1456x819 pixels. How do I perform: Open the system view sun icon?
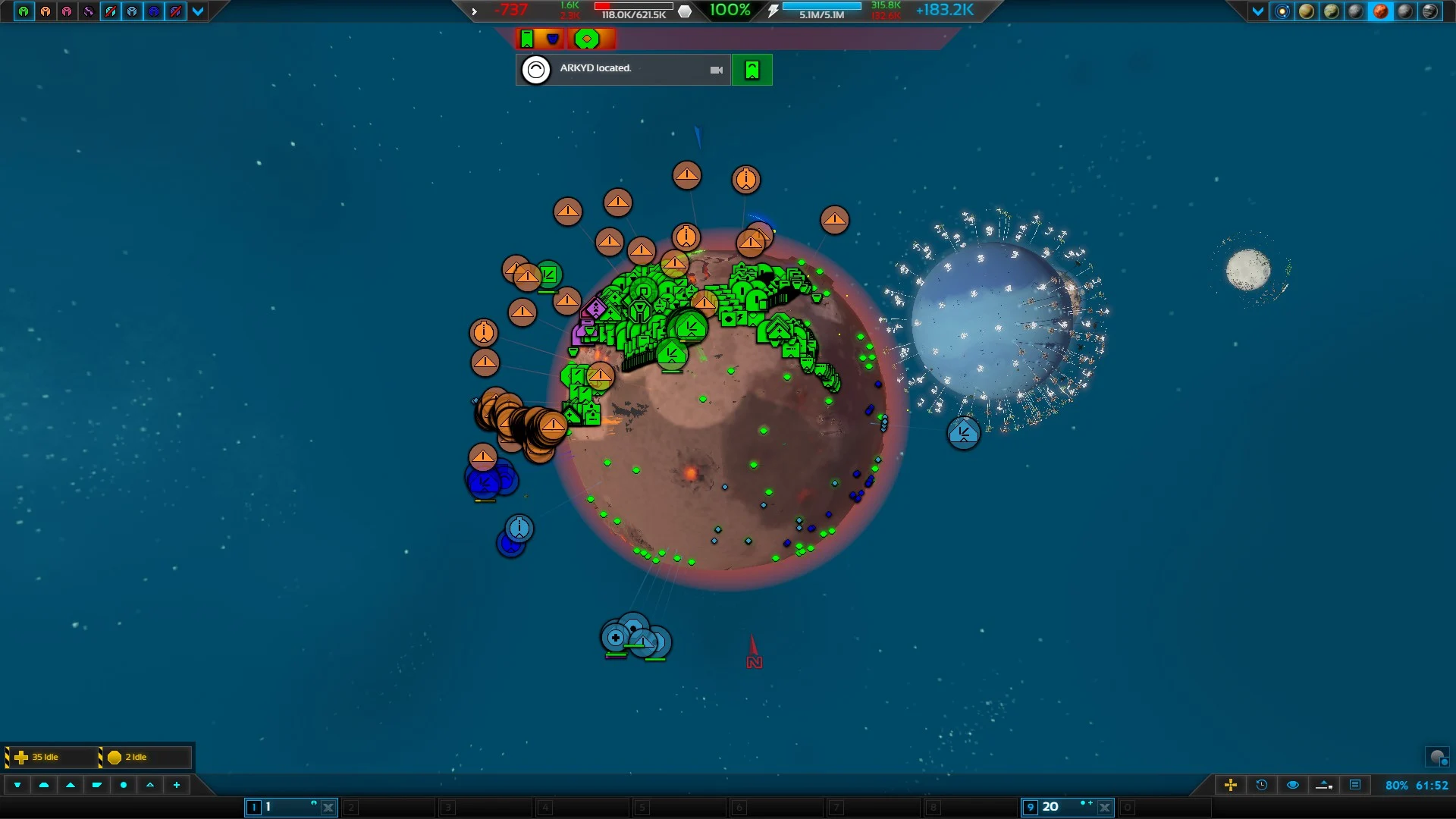click(x=1282, y=12)
